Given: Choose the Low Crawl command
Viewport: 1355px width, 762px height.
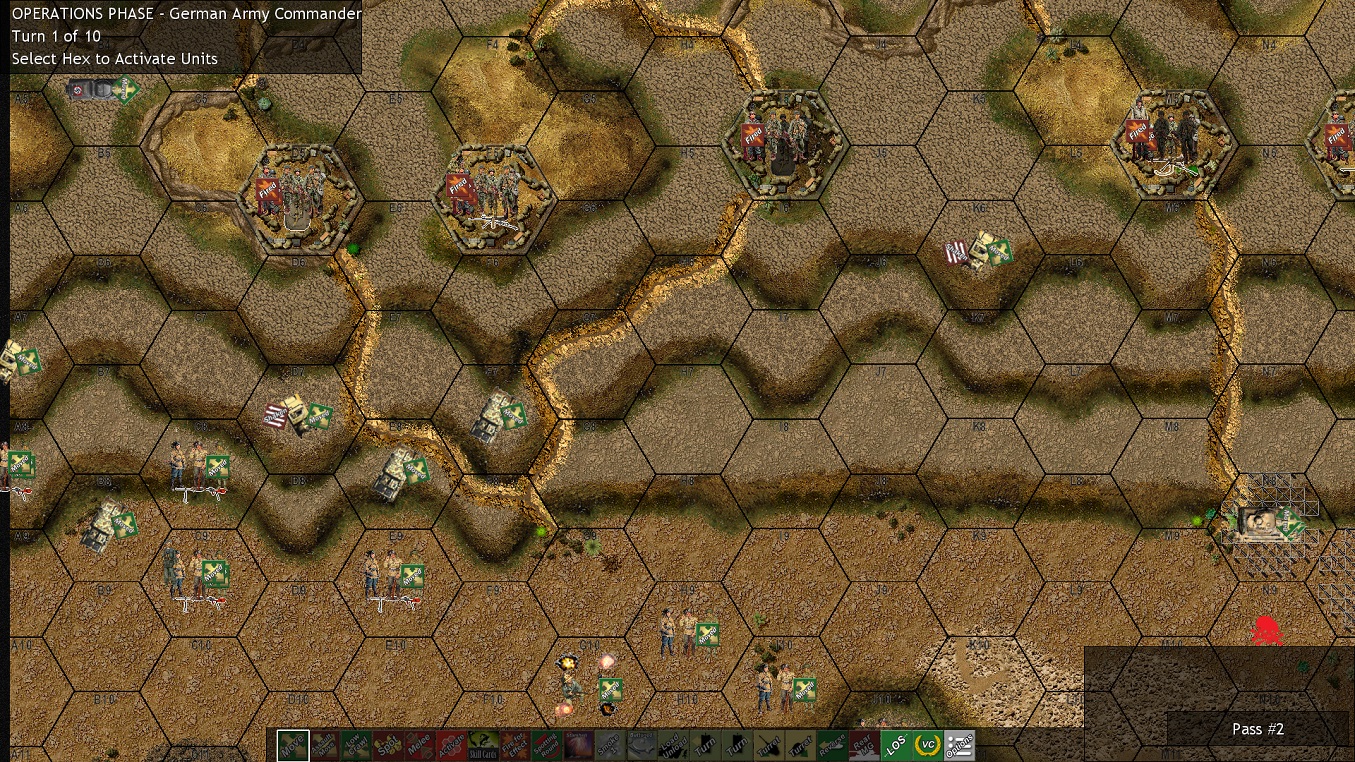Looking at the screenshot, I should (356, 745).
